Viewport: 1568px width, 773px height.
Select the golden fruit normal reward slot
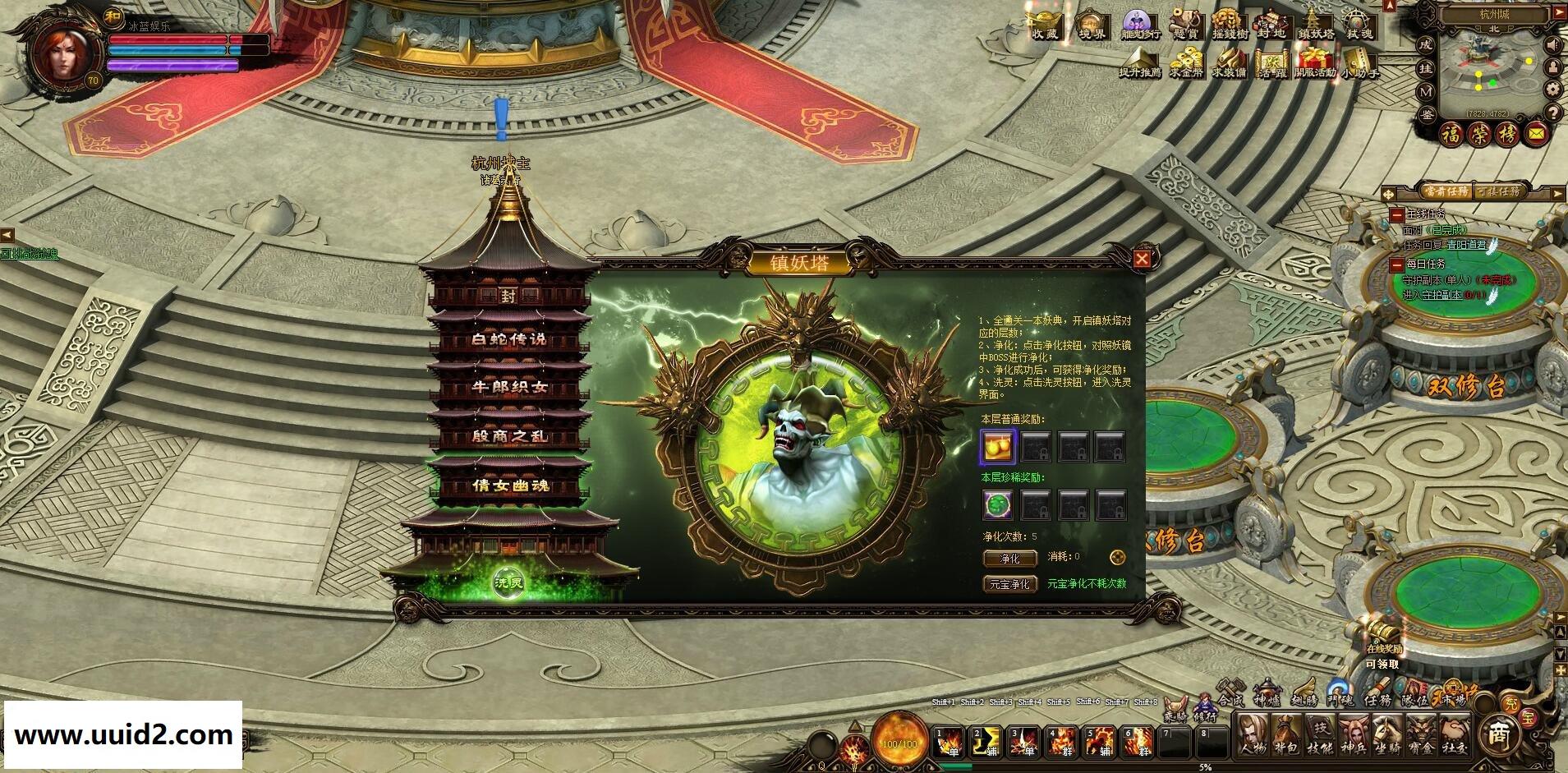click(999, 447)
